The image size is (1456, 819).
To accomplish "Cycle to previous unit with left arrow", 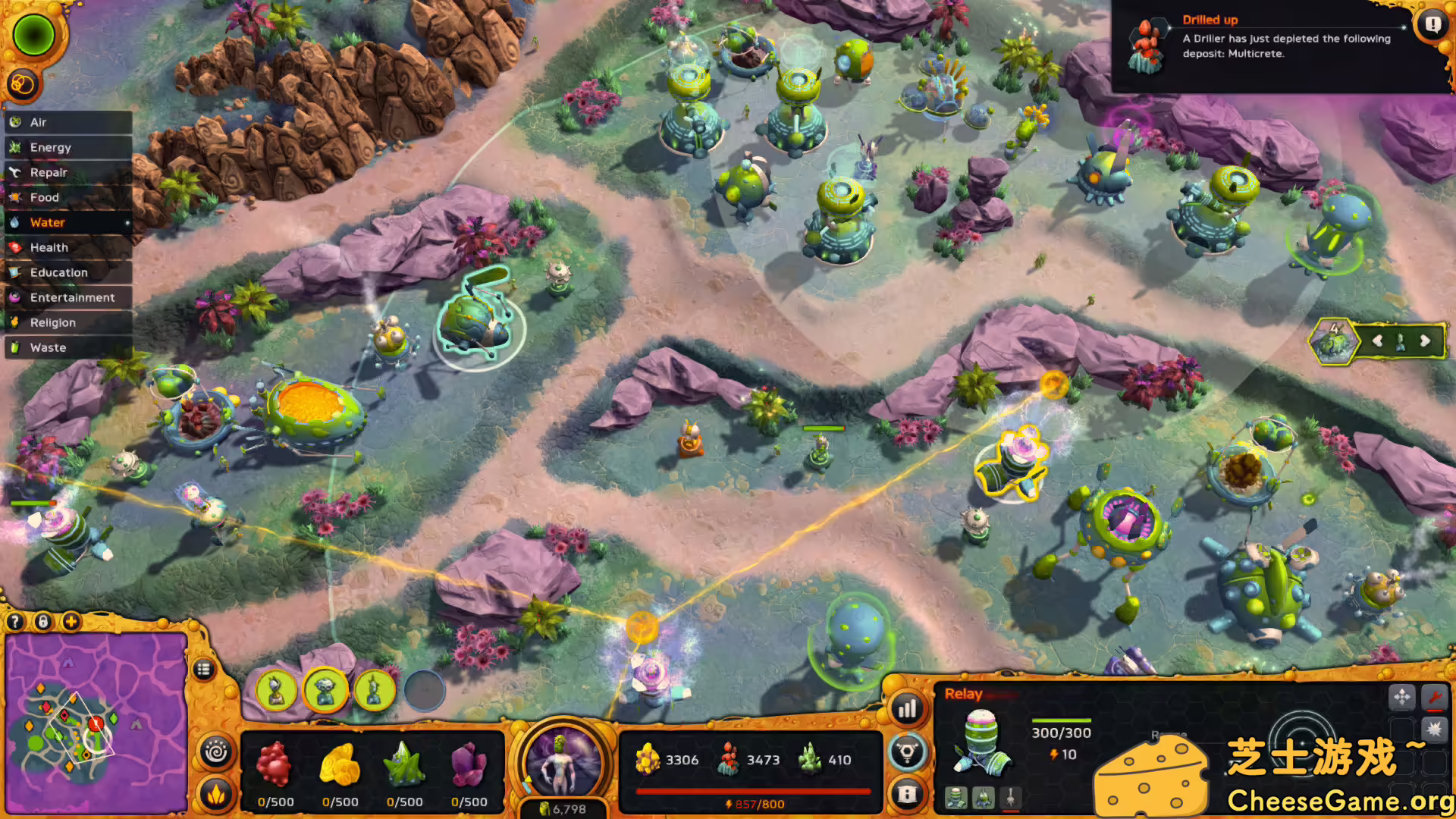I will tap(1377, 341).
